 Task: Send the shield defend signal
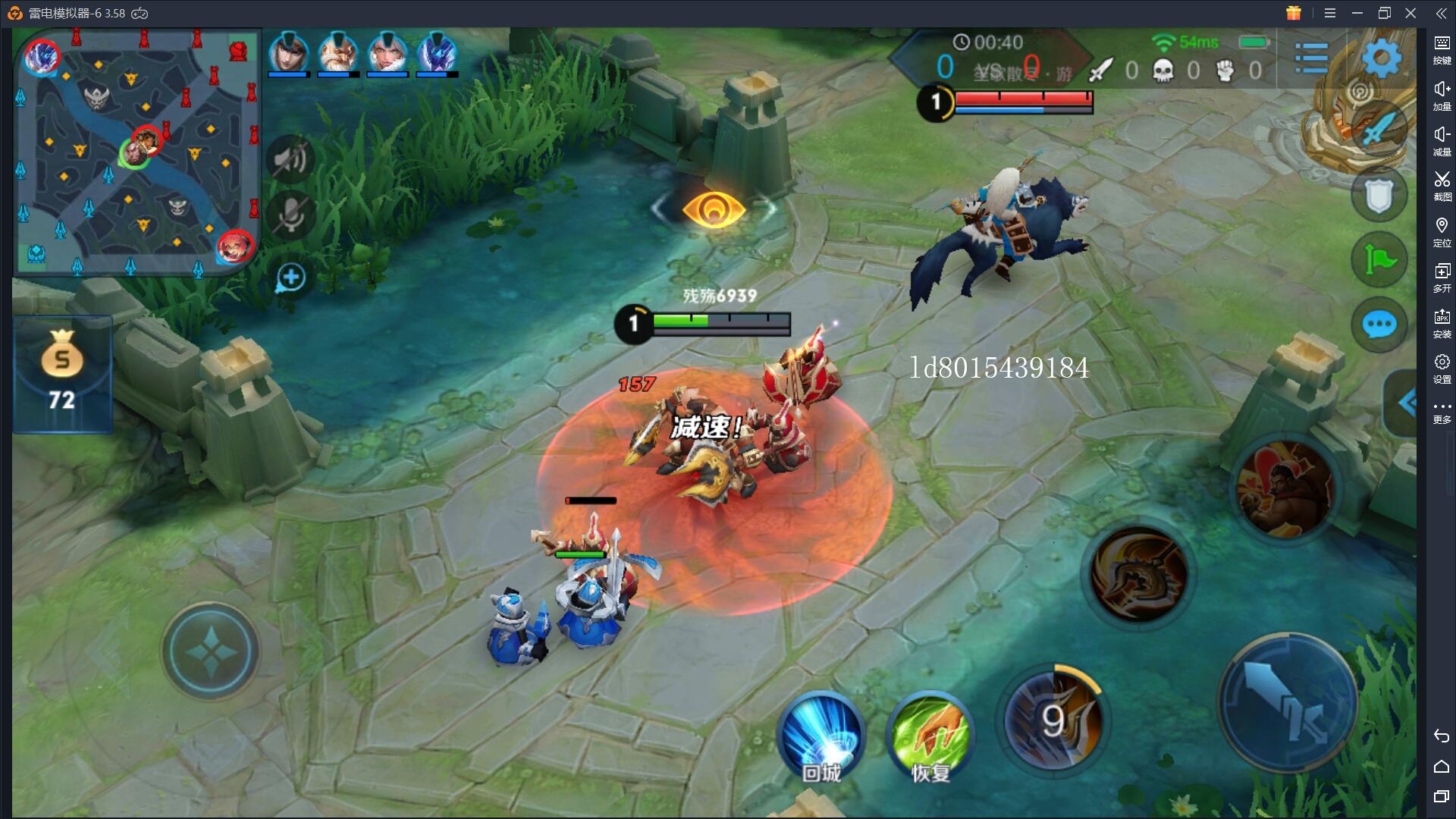tap(1379, 196)
